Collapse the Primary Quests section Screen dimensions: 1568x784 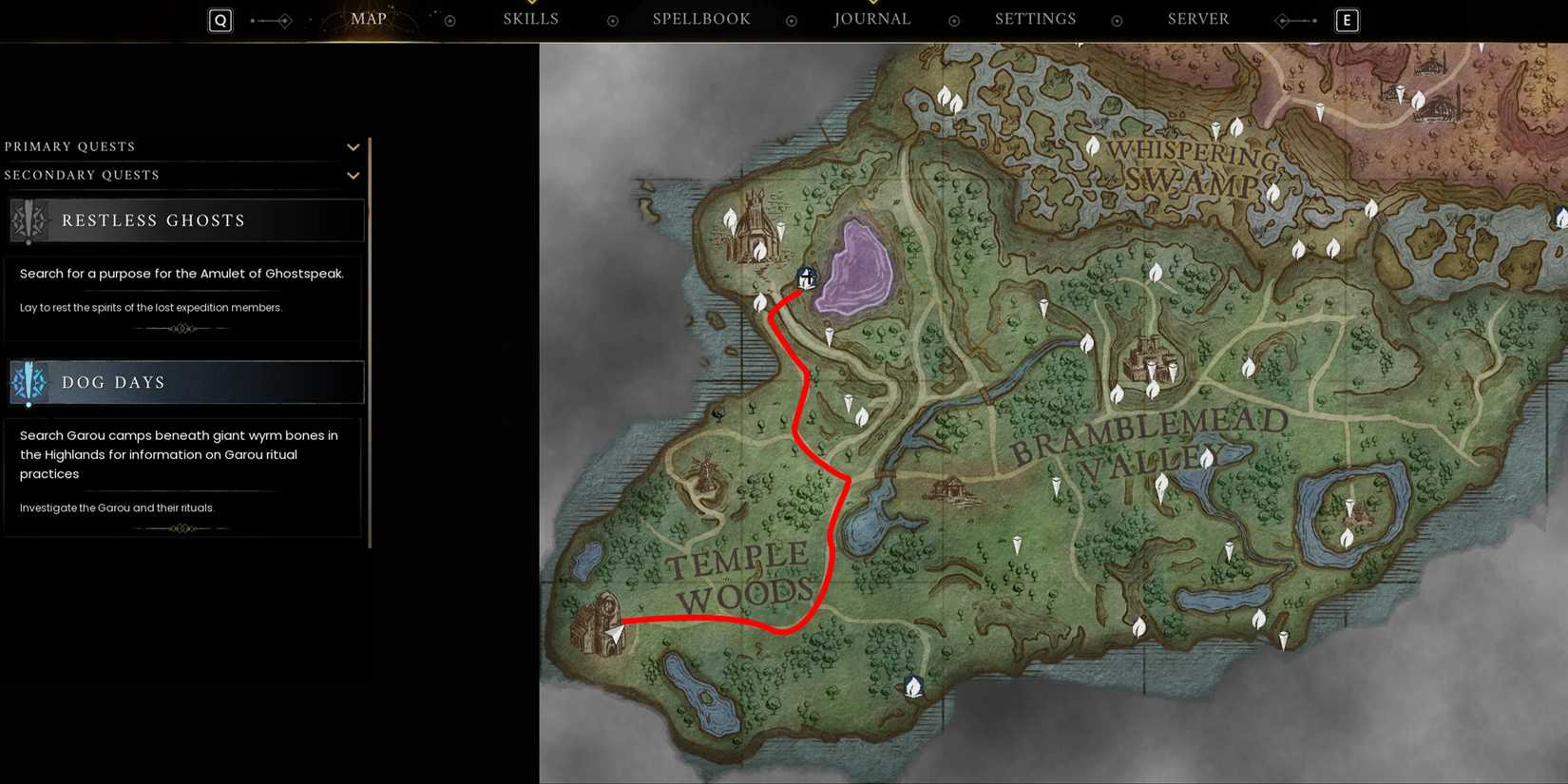(353, 146)
